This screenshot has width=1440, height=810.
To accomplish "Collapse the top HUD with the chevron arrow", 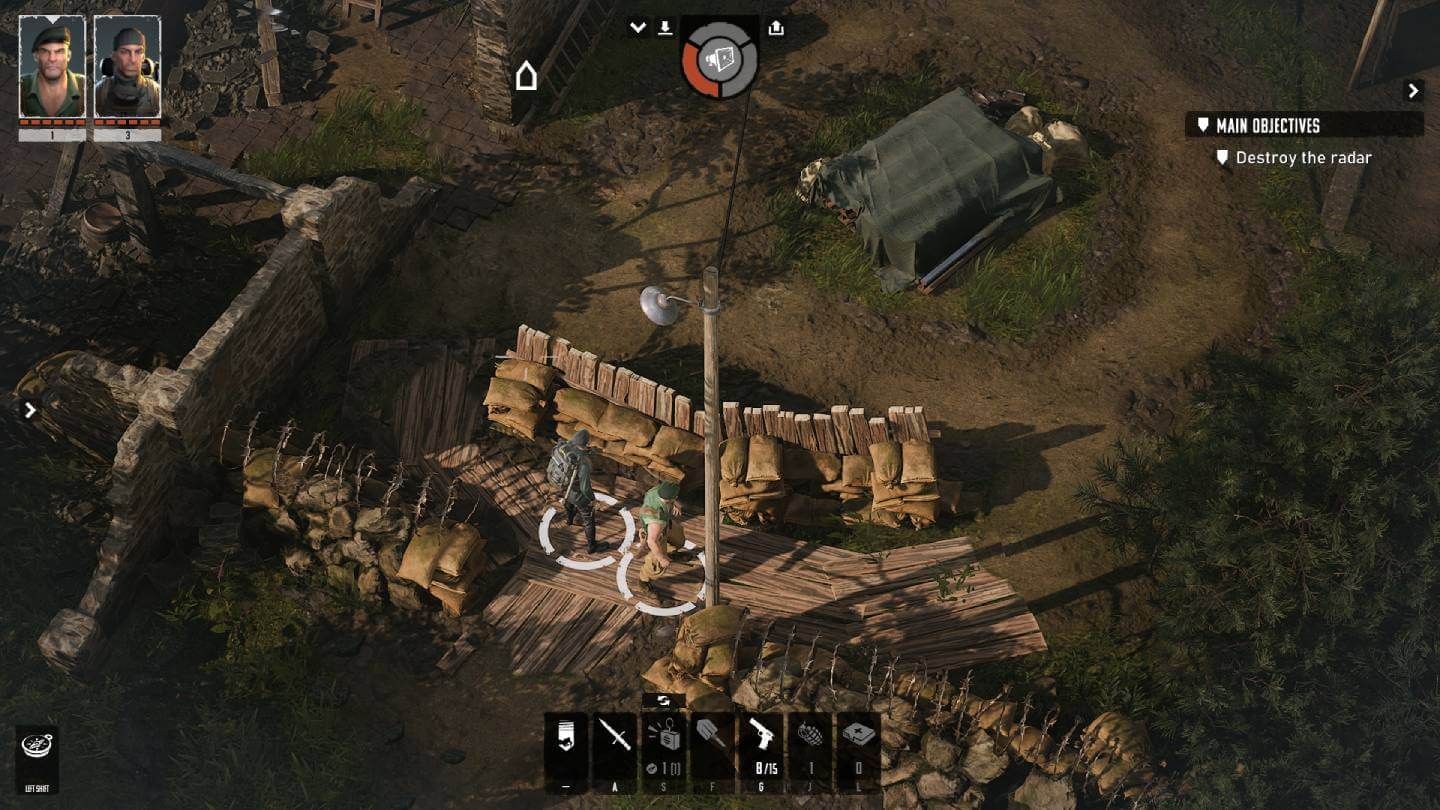I will [x=638, y=27].
